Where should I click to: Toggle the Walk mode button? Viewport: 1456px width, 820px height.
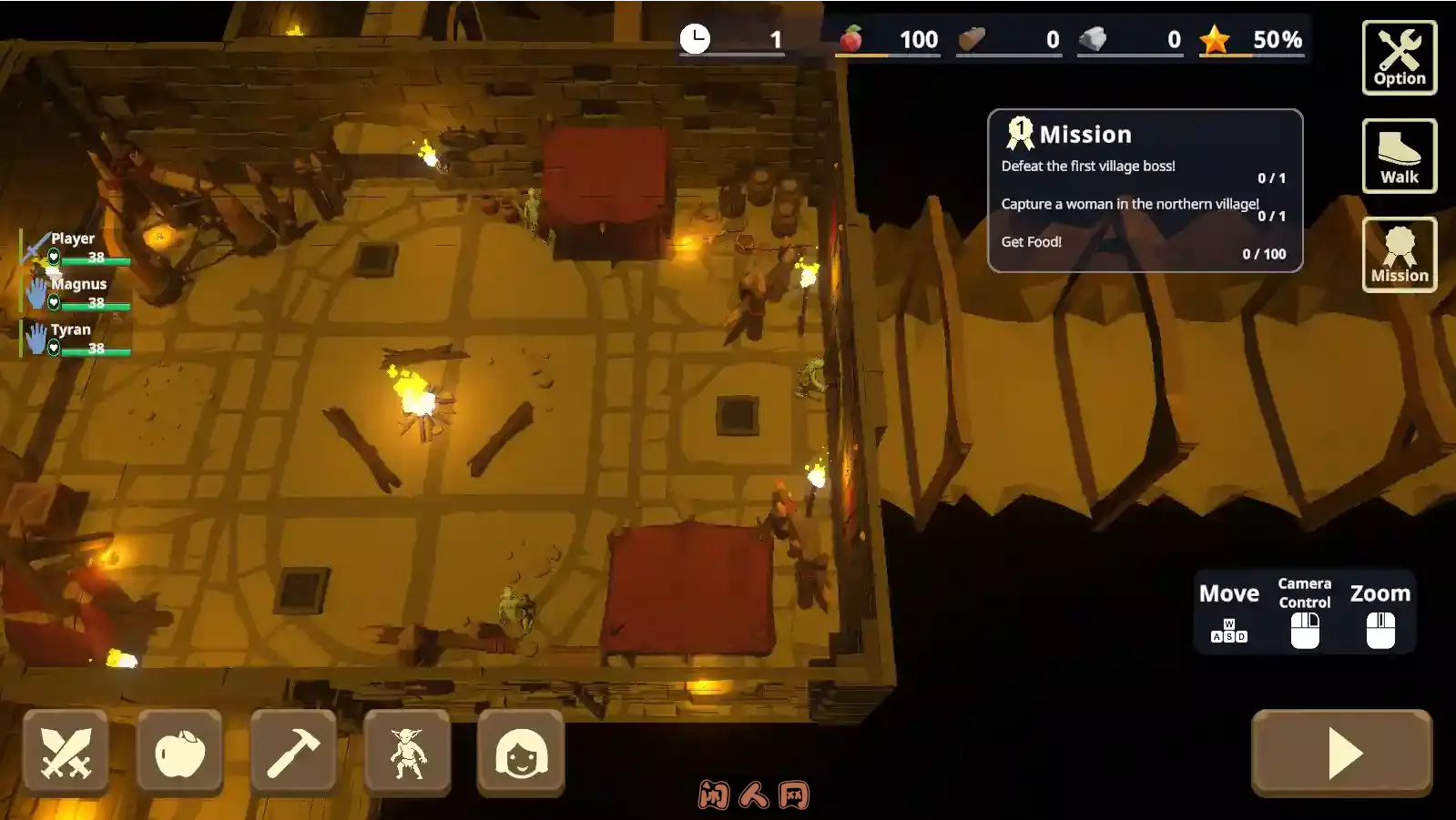coord(1399,156)
